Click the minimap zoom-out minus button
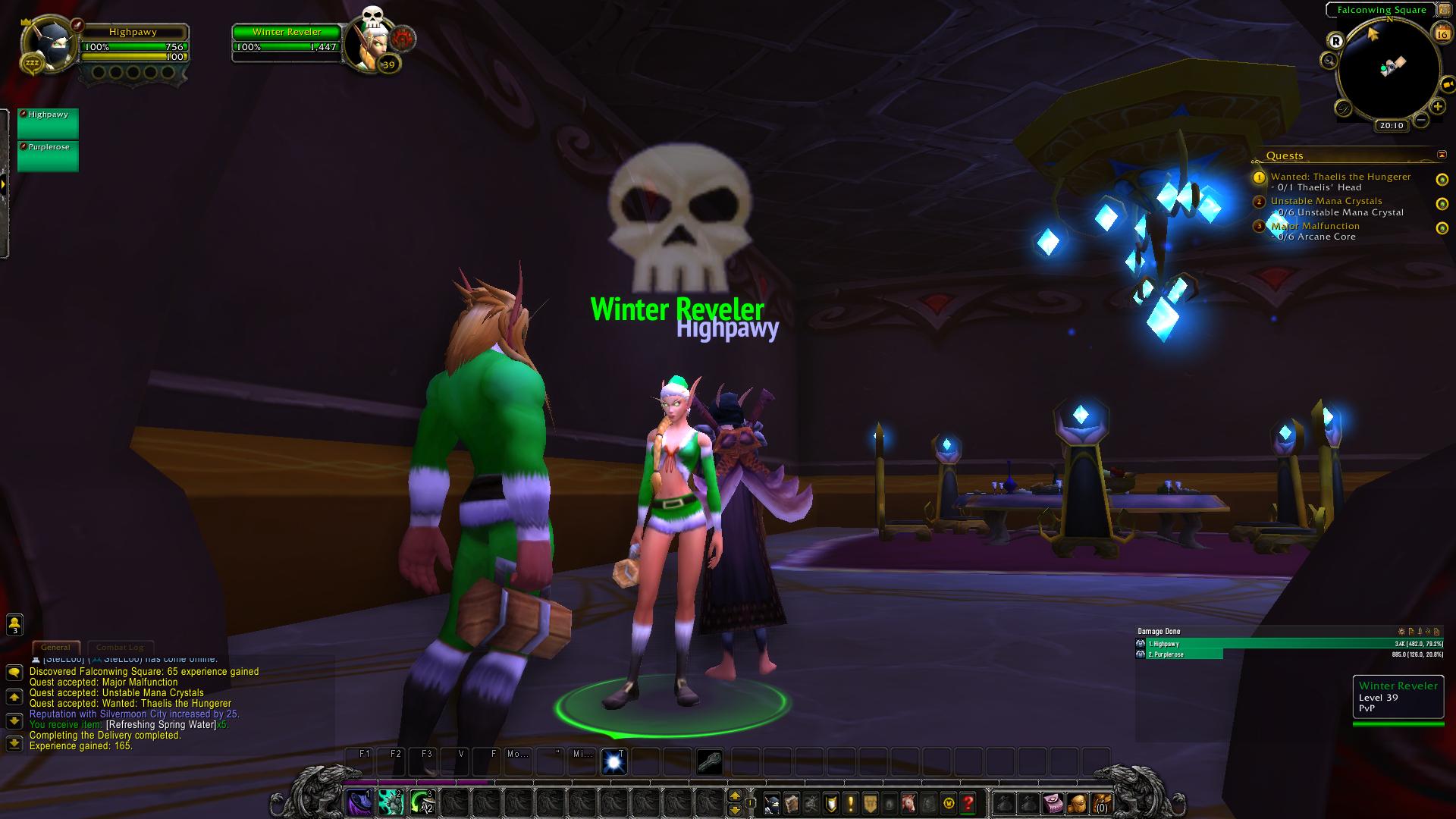Image resolution: width=1456 pixels, height=819 pixels. tap(1421, 120)
